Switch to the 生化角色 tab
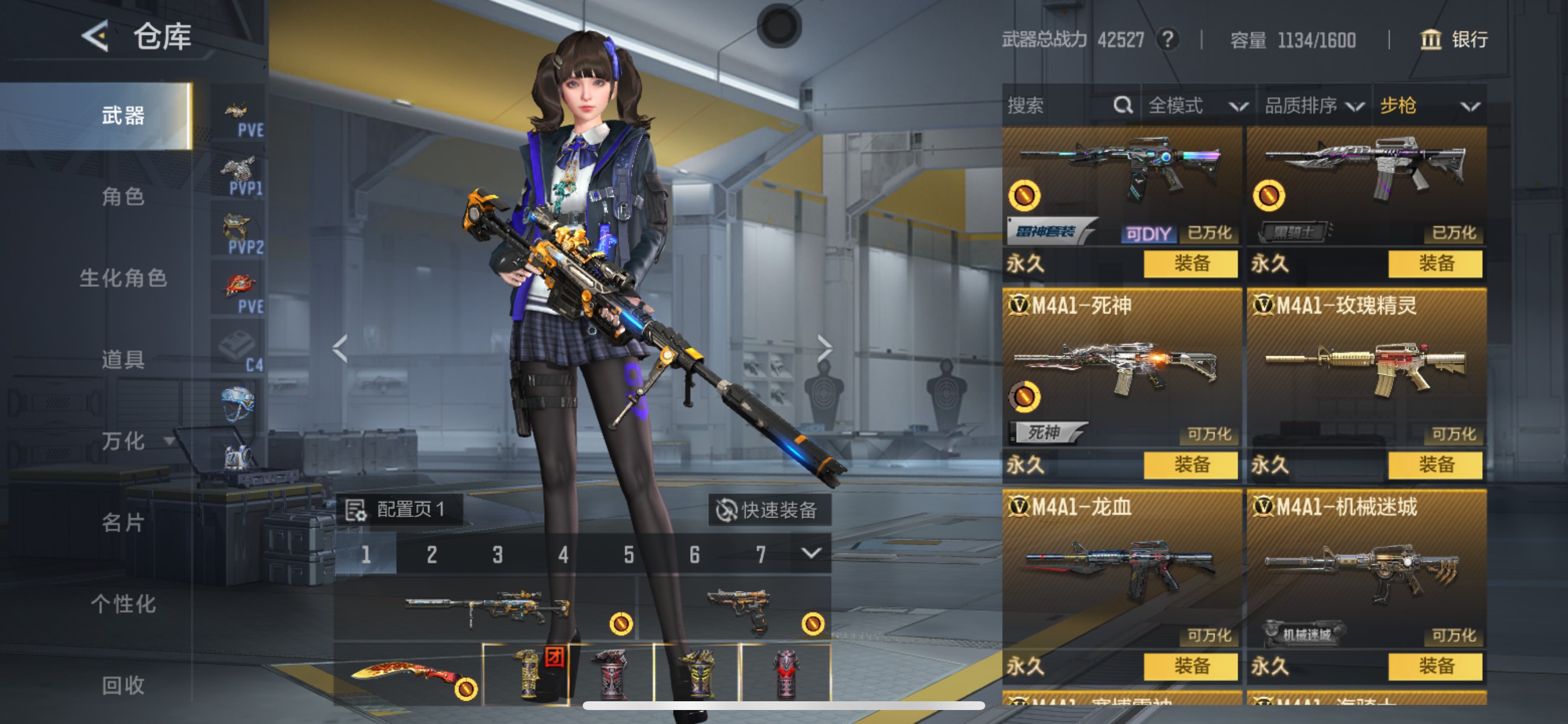The width and height of the screenshot is (1568, 724). coord(123,278)
